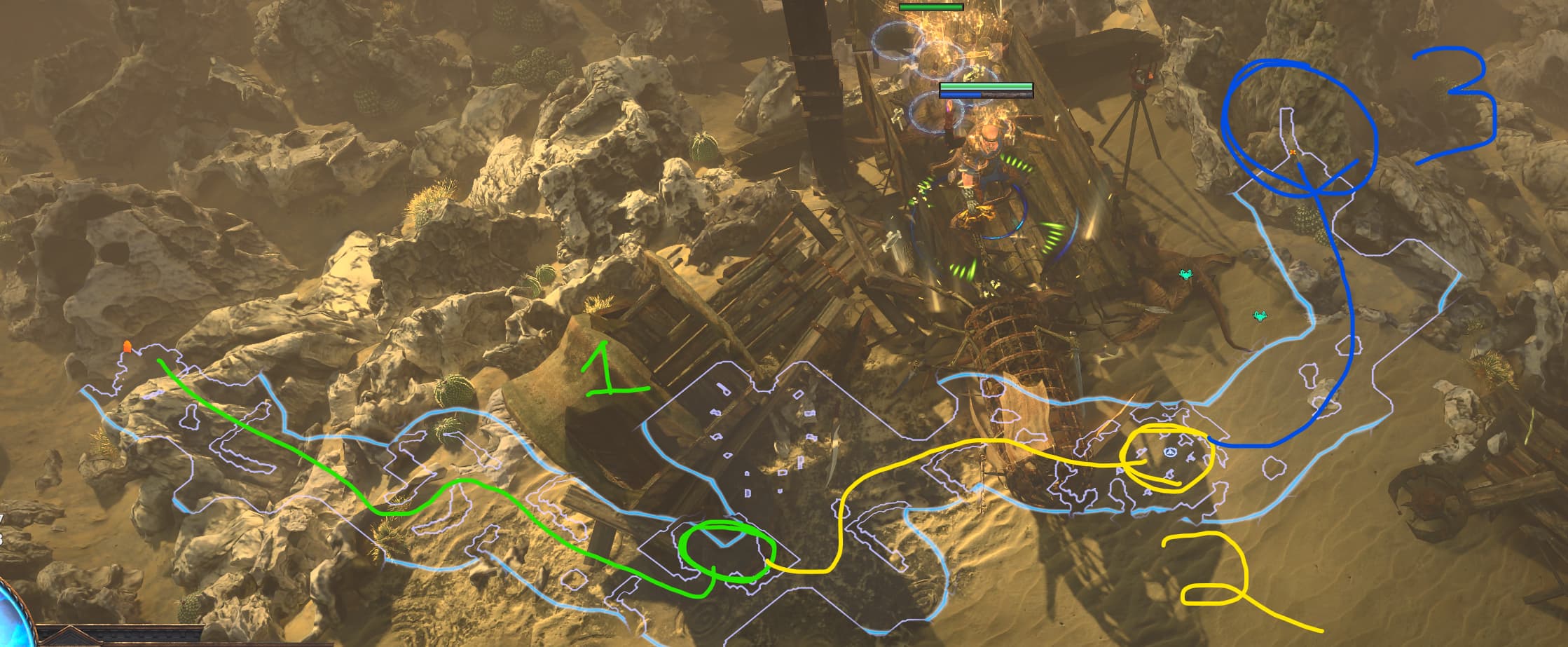
Task: Click the small orange X waypoint inside the blue circle
Action: pos(1293,152)
